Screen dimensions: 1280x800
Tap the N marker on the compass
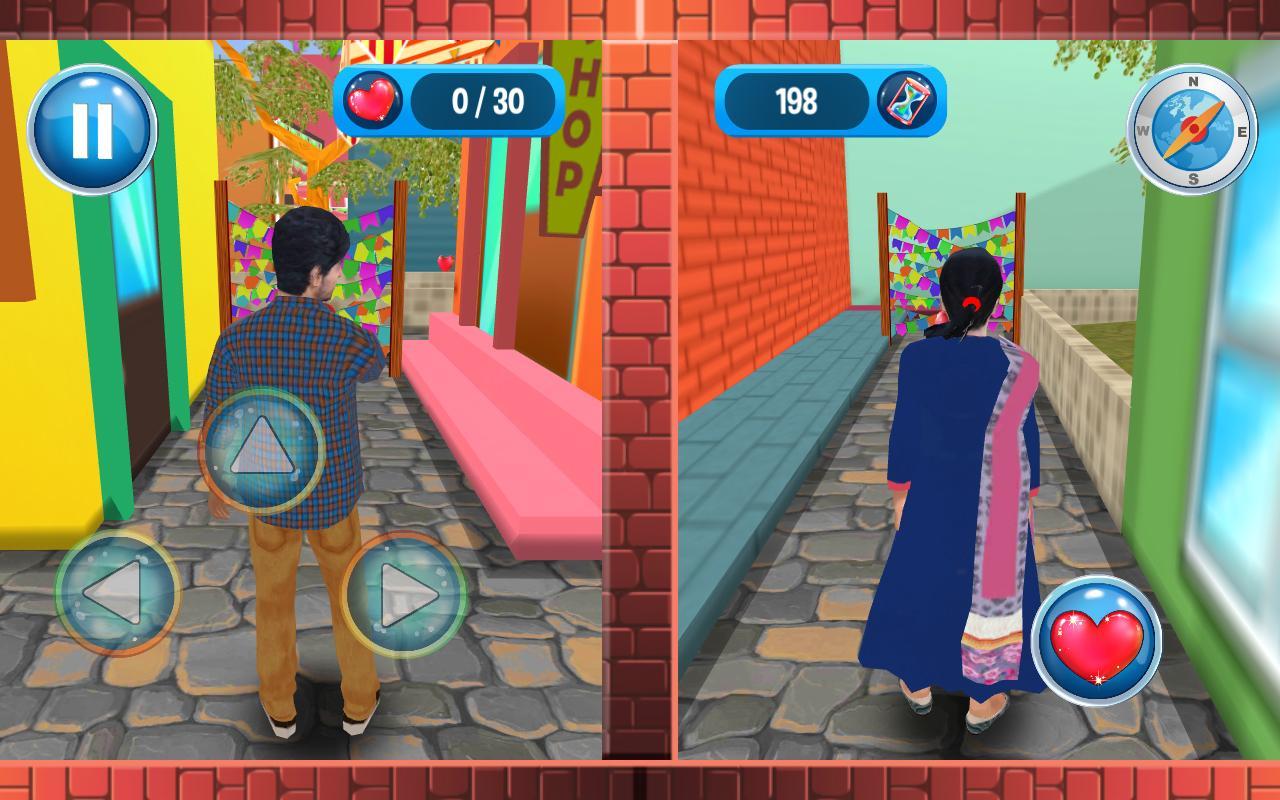pos(1192,80)
